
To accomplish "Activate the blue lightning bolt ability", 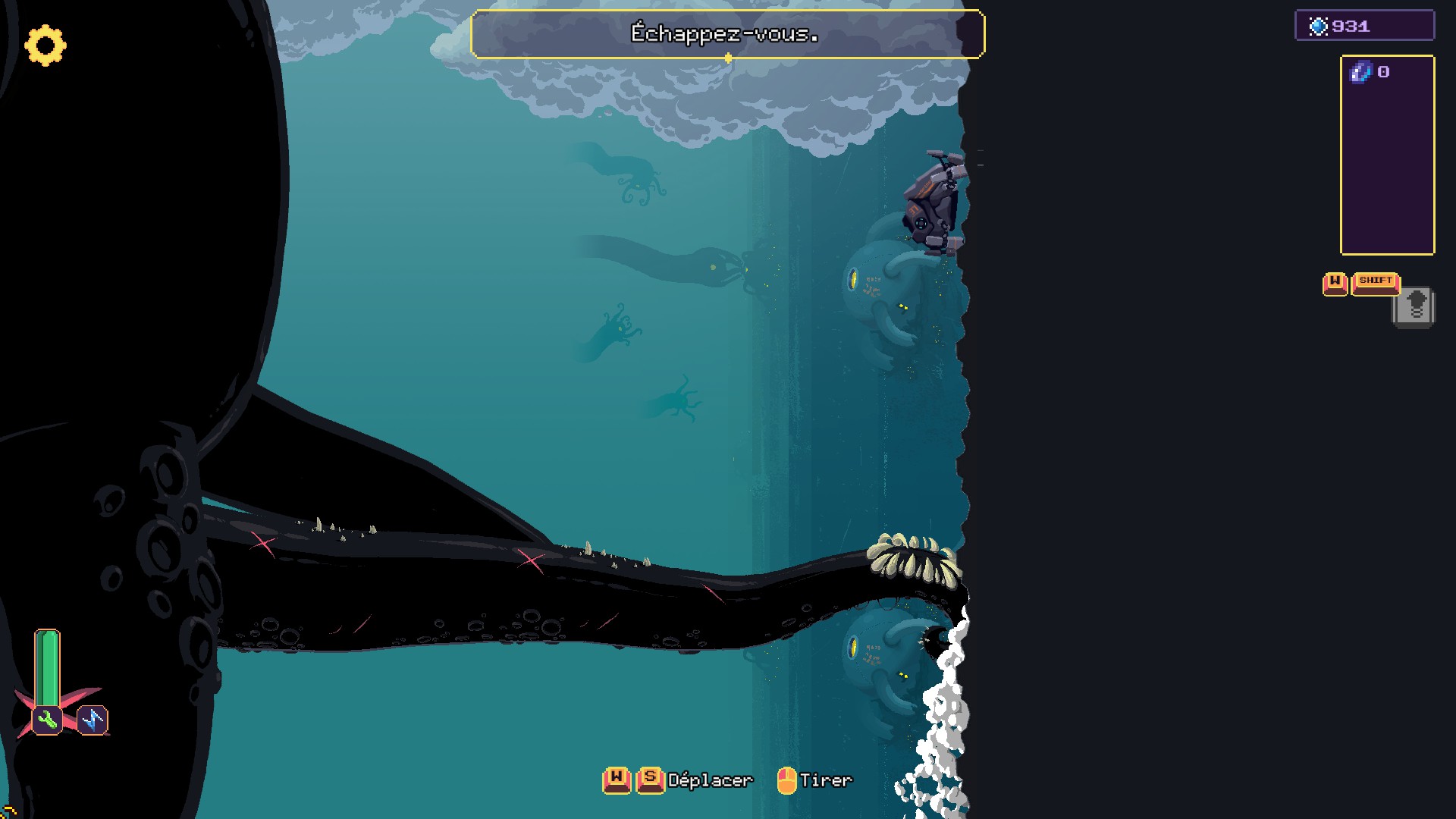I will (x=93, y=720).
